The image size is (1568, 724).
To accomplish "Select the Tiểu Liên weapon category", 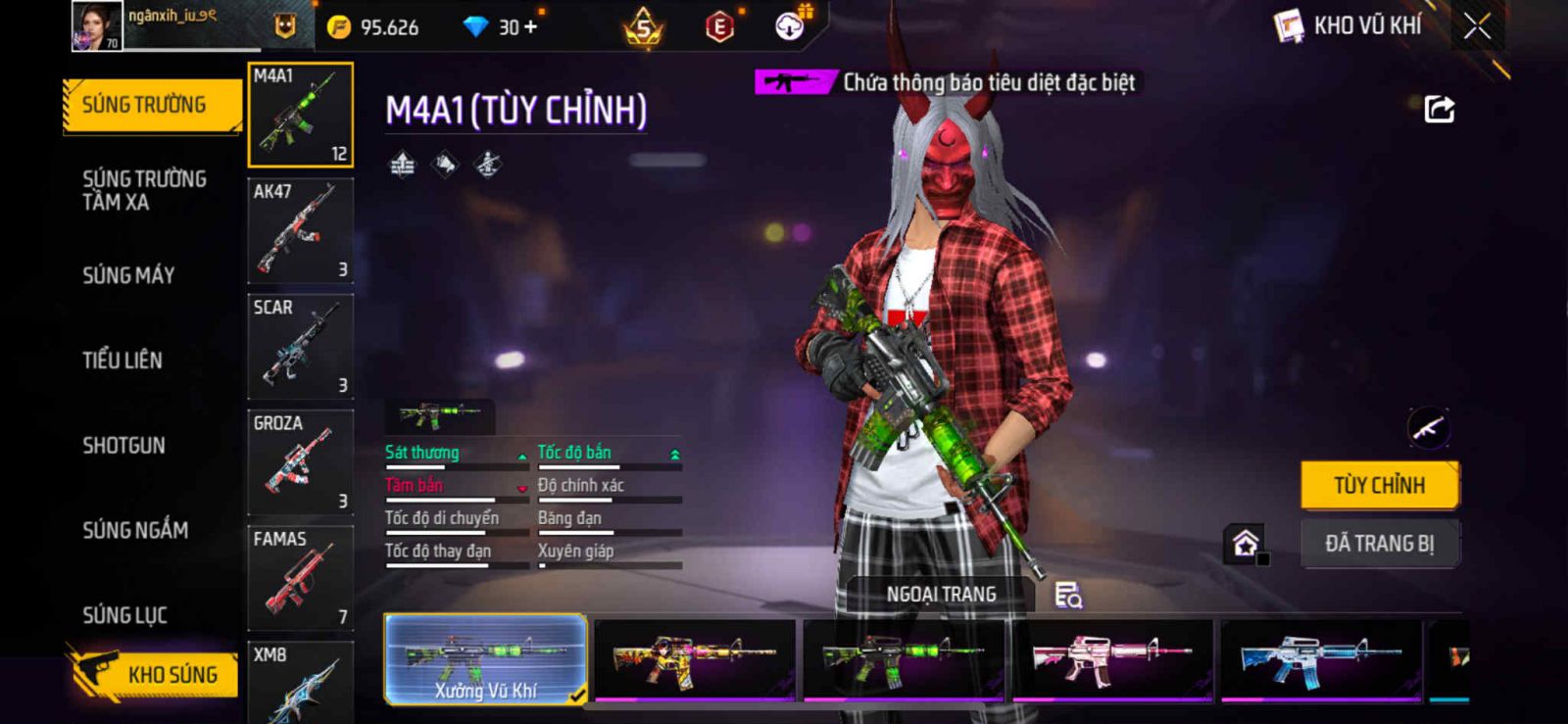I will point(122,361).
